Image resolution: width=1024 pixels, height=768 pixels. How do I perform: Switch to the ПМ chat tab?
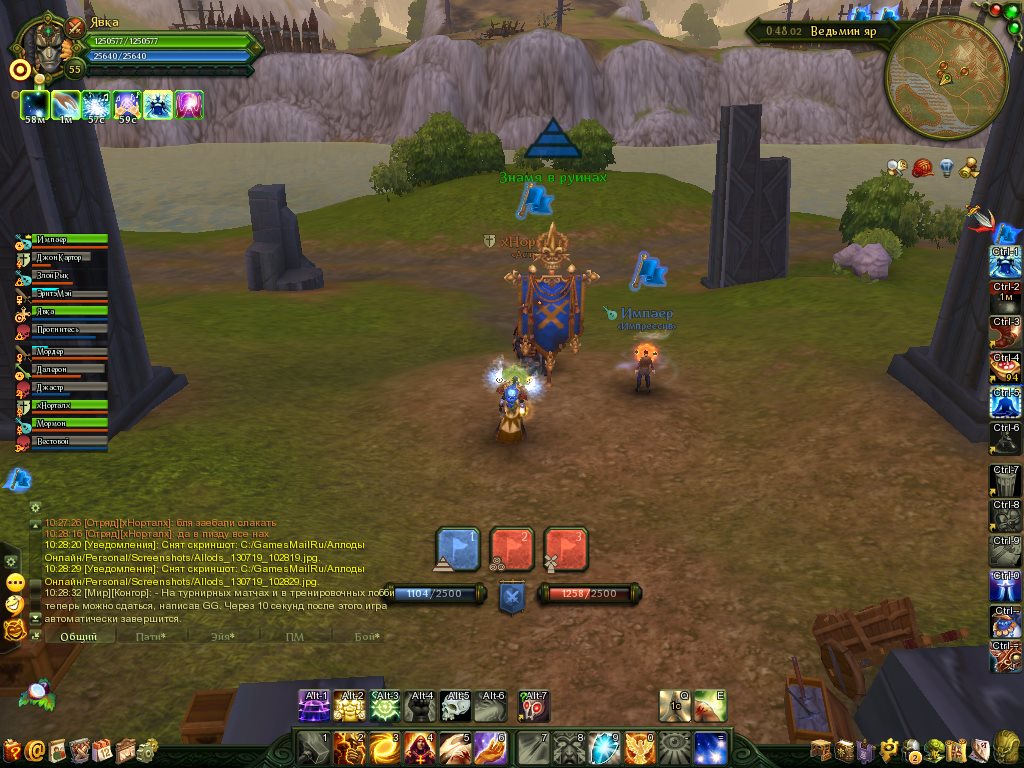click(x=294, y=636)
